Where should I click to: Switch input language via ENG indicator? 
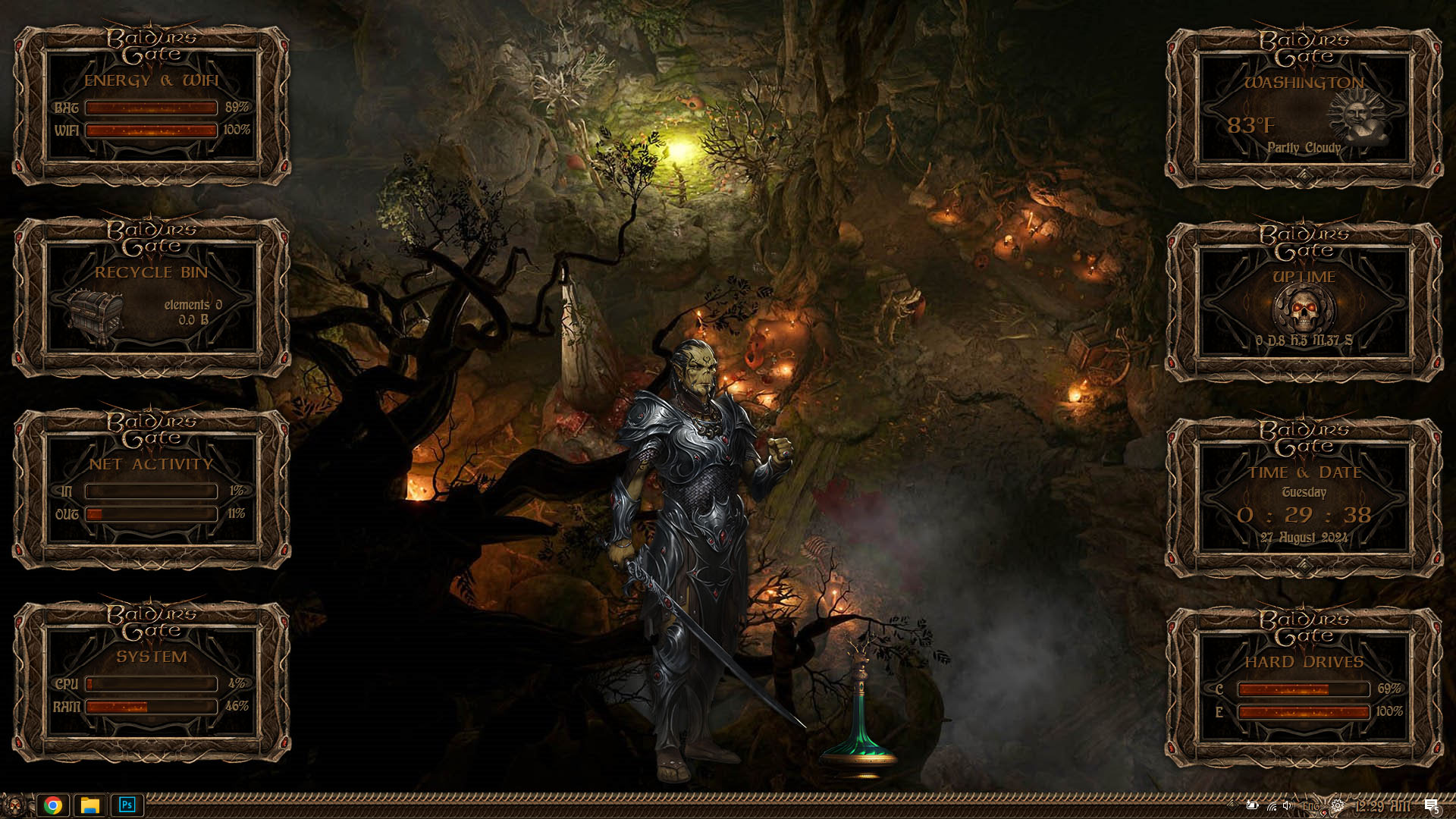point(1310,805)
